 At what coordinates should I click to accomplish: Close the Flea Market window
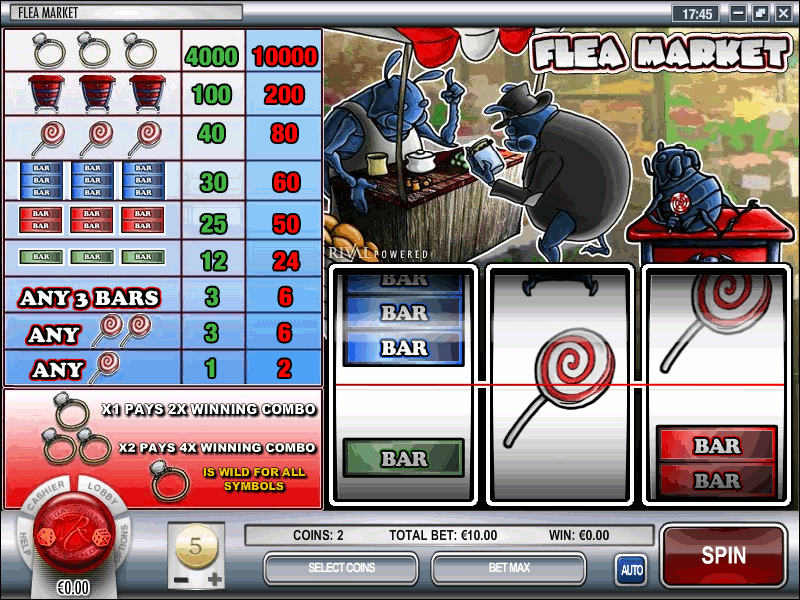pos(783,14)
